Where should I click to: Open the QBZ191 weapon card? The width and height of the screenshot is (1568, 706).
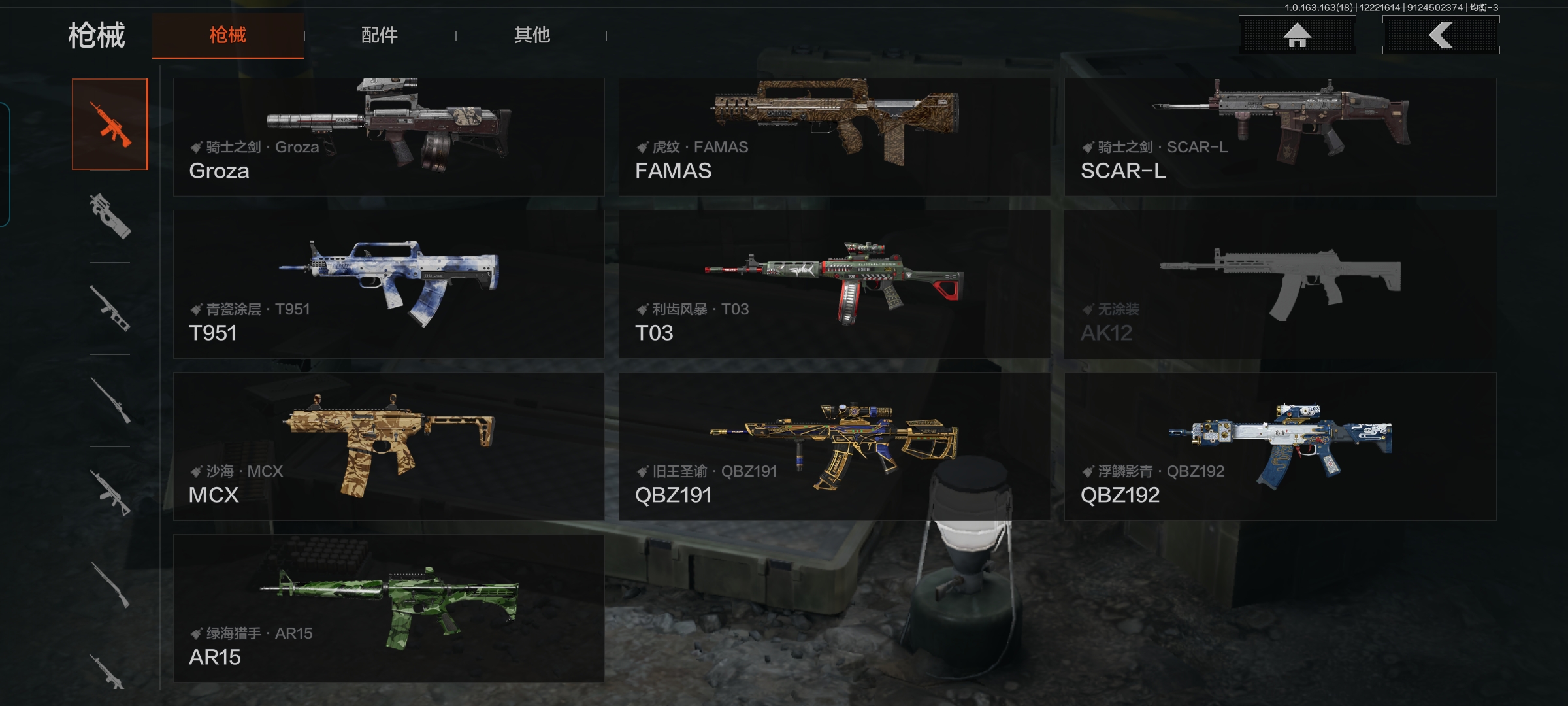pyautogui.click(x=834, y=446)
